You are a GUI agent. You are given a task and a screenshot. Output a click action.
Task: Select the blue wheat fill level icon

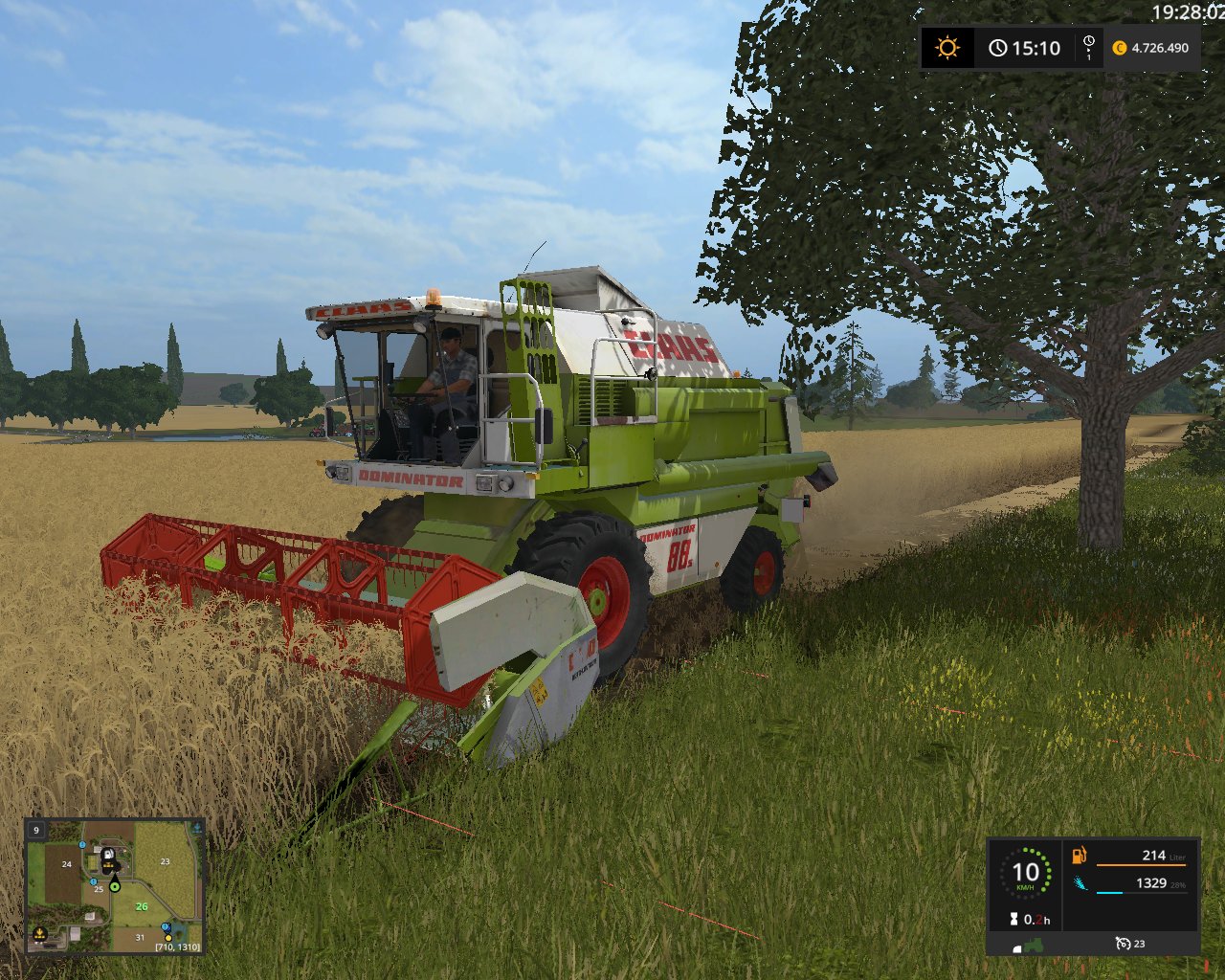click(x=1080, y=883)
